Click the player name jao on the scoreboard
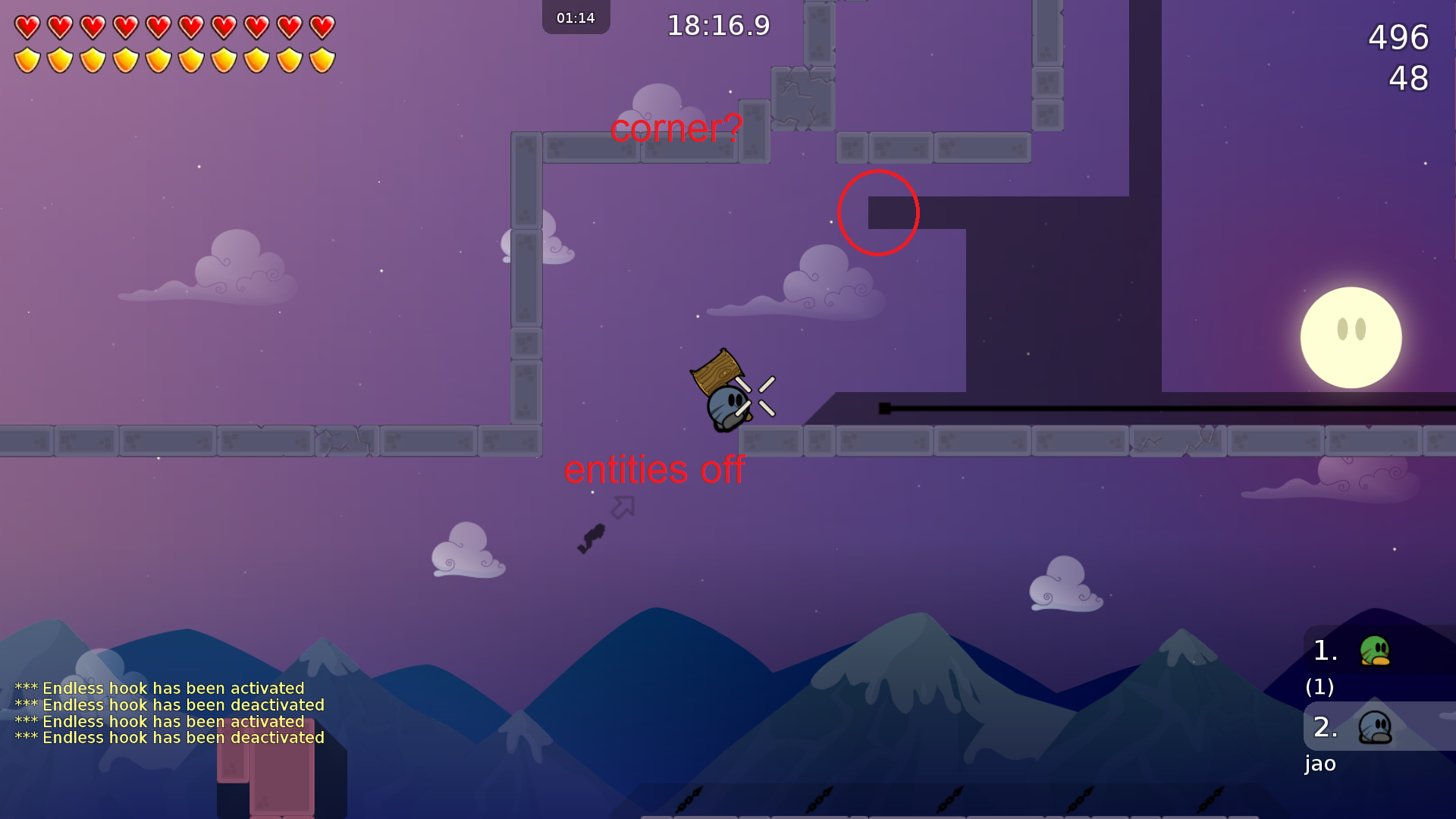1456x819 pixels. [x=1320, y=764]
